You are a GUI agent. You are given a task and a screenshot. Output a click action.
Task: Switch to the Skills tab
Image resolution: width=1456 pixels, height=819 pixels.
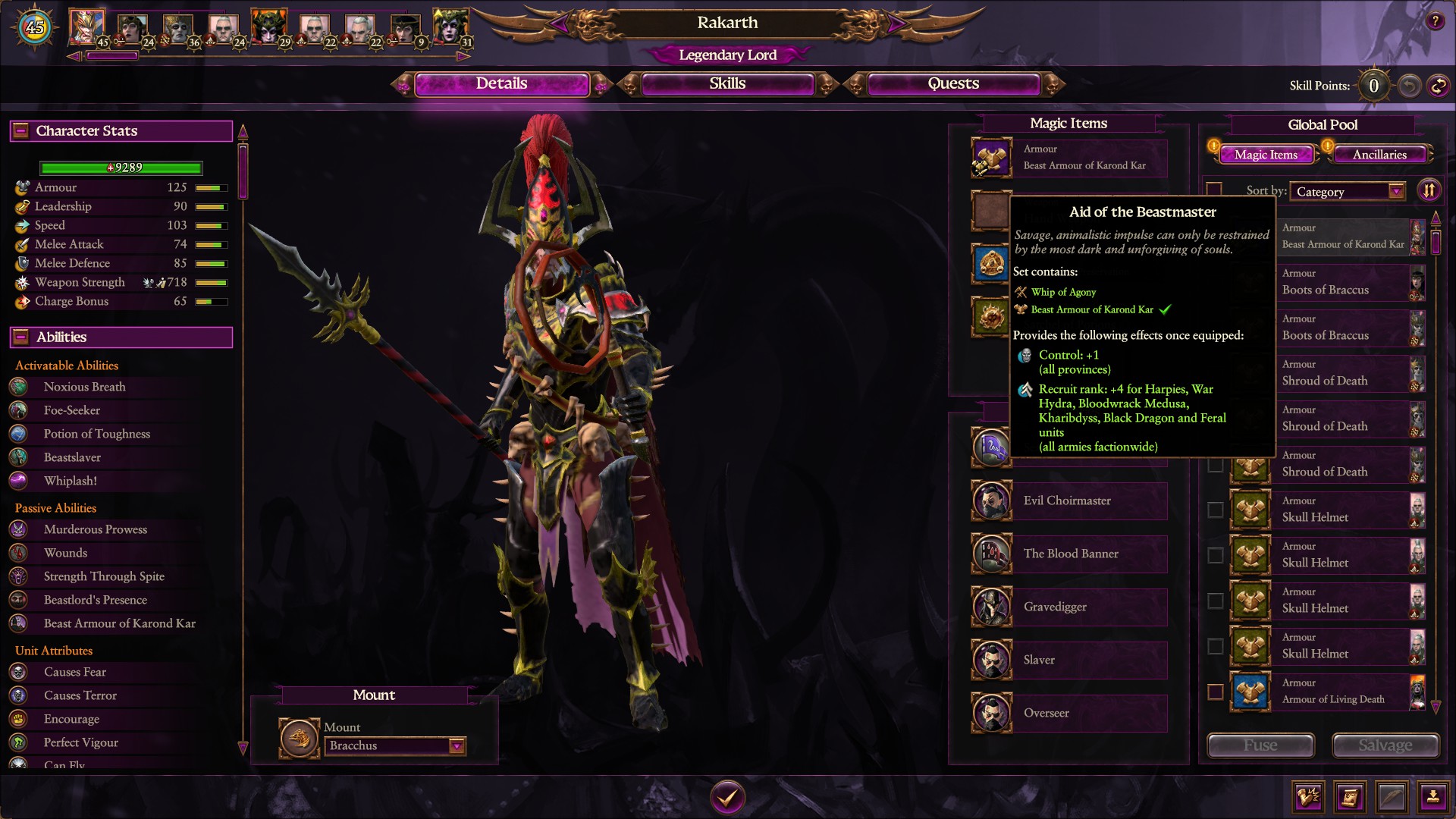coord(726,83)
